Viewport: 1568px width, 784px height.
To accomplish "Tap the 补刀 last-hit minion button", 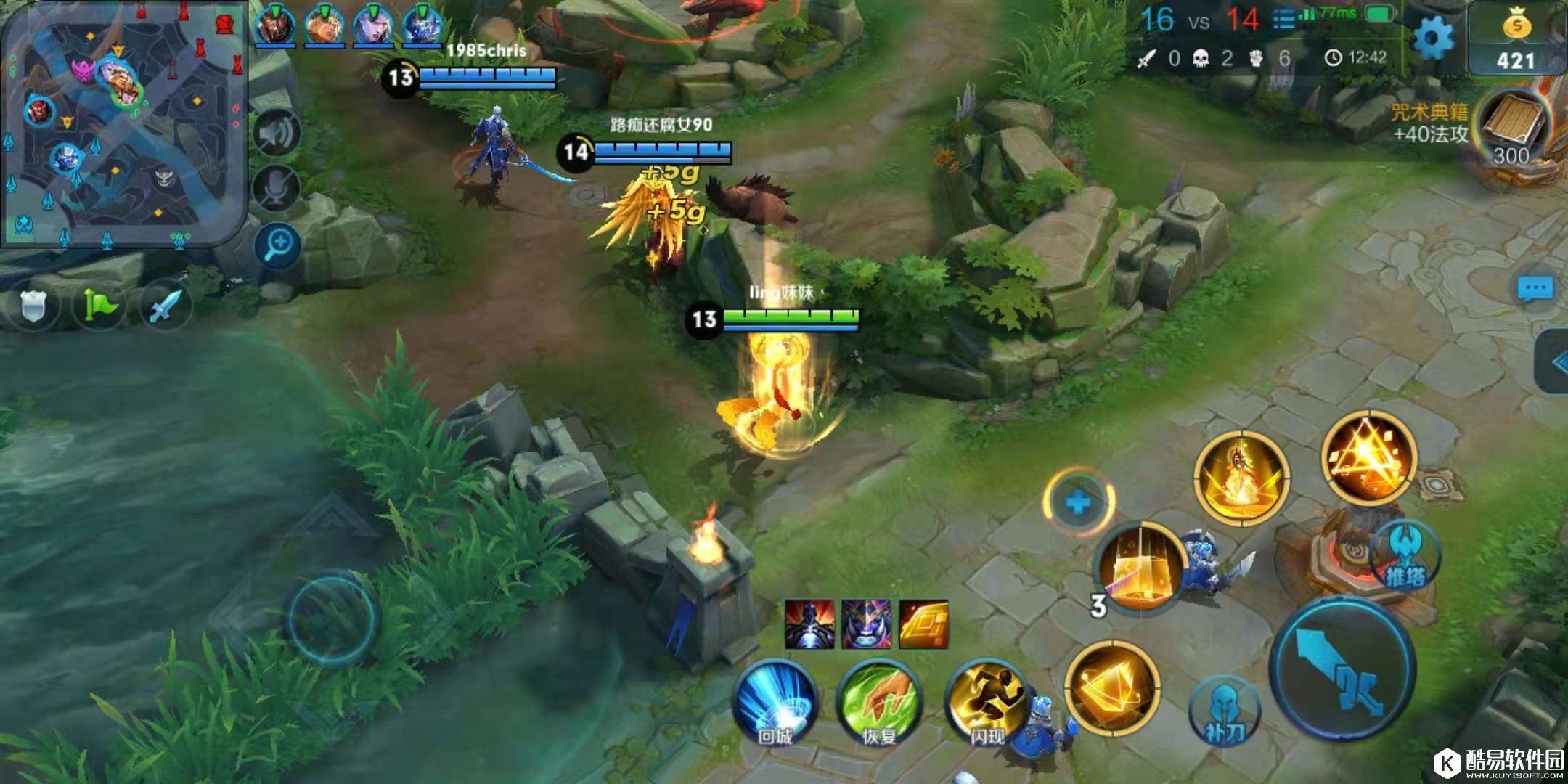I will (x=1224, y=711).
